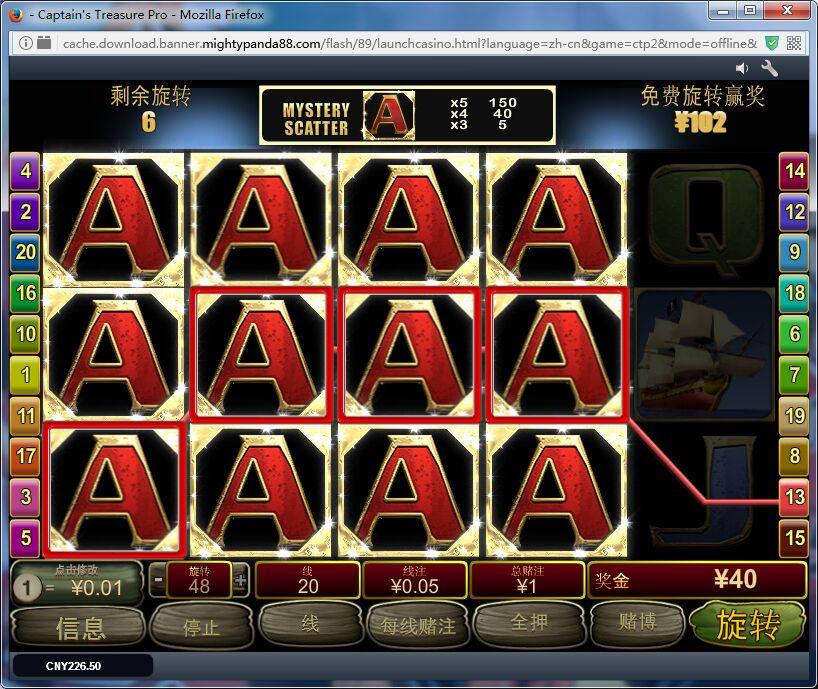Open the wrench settings icon
Viewport: 818px width, 689px height.
[770, 68]
